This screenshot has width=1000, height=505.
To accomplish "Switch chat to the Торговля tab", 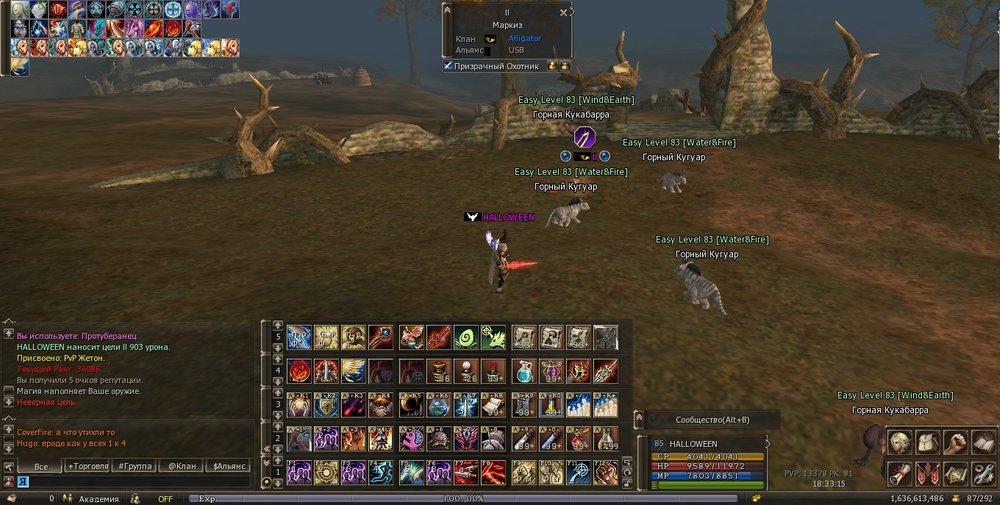I will [89, 466].
